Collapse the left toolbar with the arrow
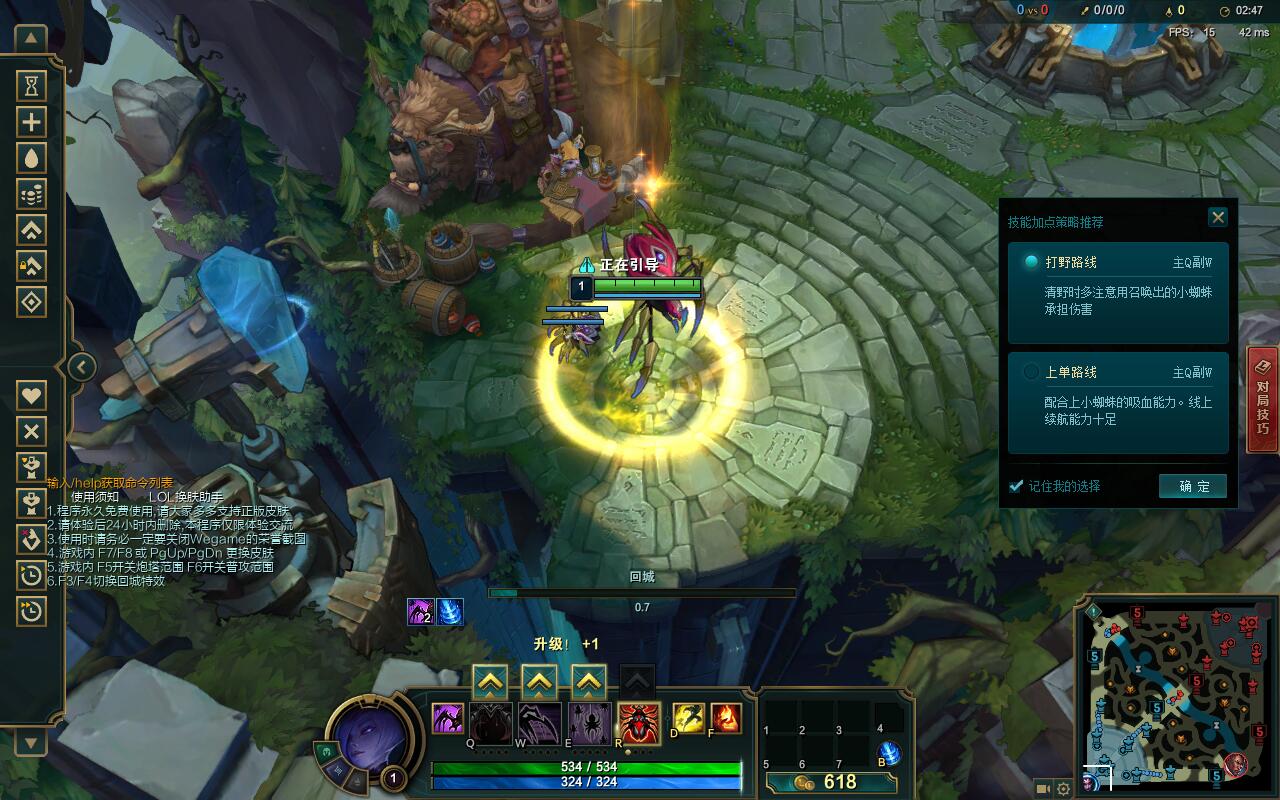The height and width of the screenshot is (800, 1280). coord(81,367)
